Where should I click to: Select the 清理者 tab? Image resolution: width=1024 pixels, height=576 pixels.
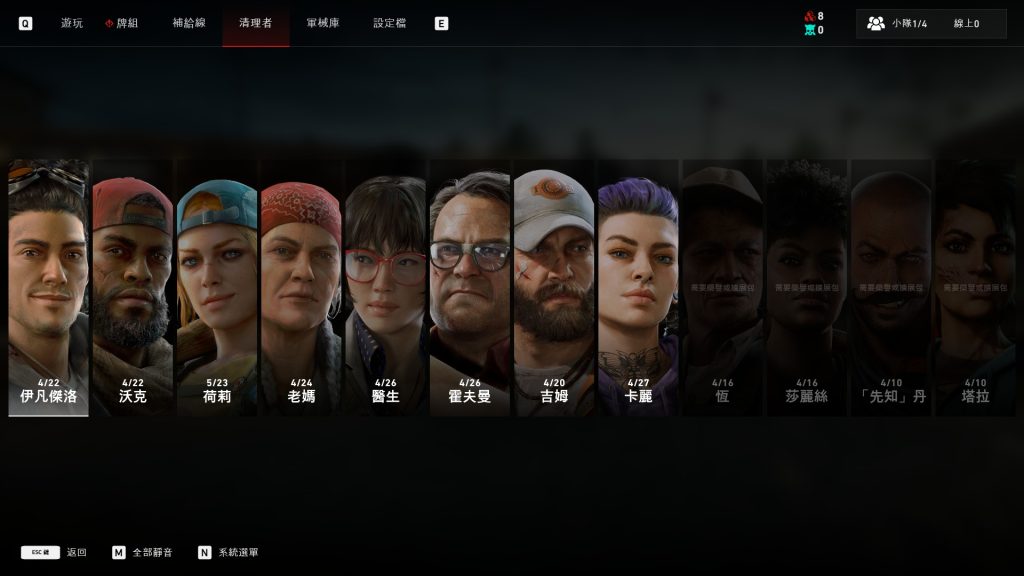[255, 23]
